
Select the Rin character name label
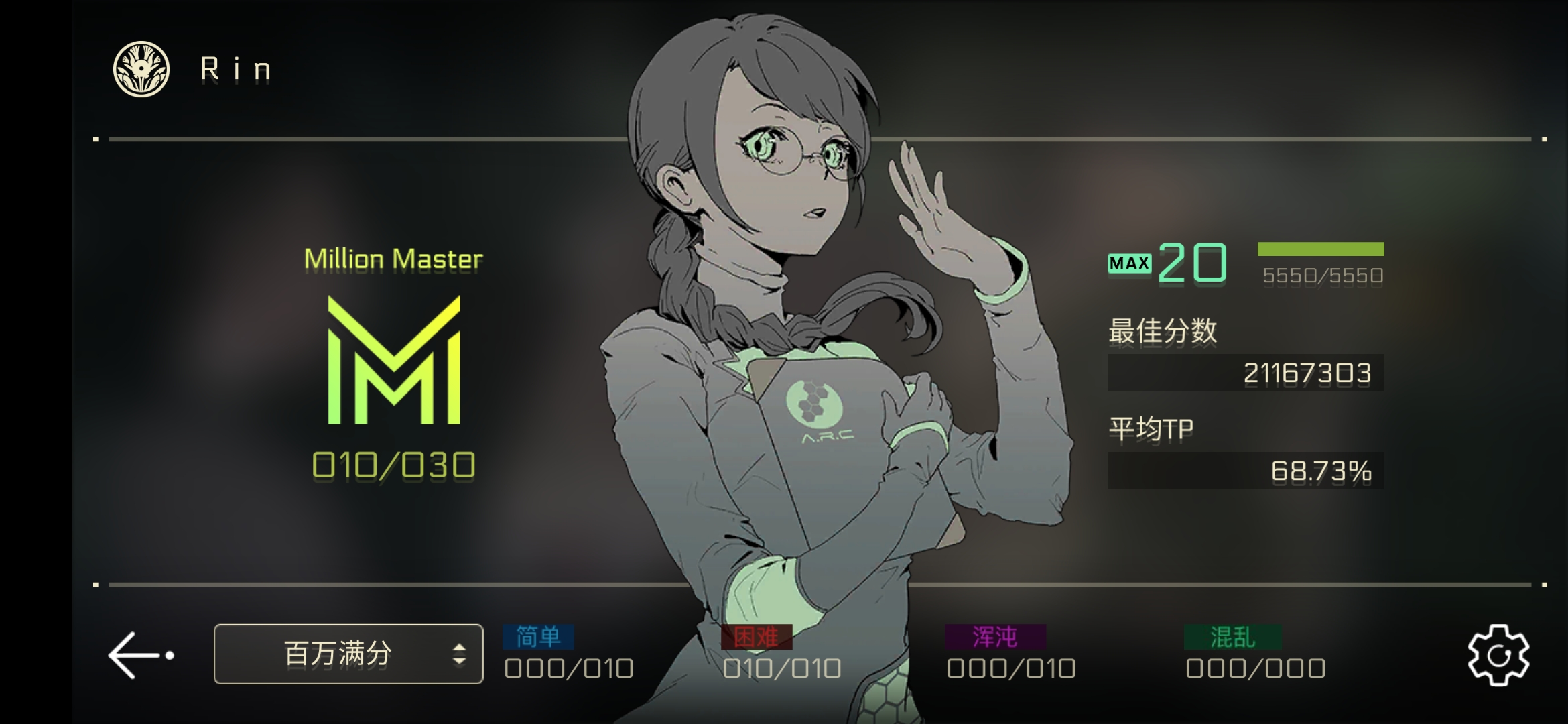pyautogui.click(x=233, y=68)
